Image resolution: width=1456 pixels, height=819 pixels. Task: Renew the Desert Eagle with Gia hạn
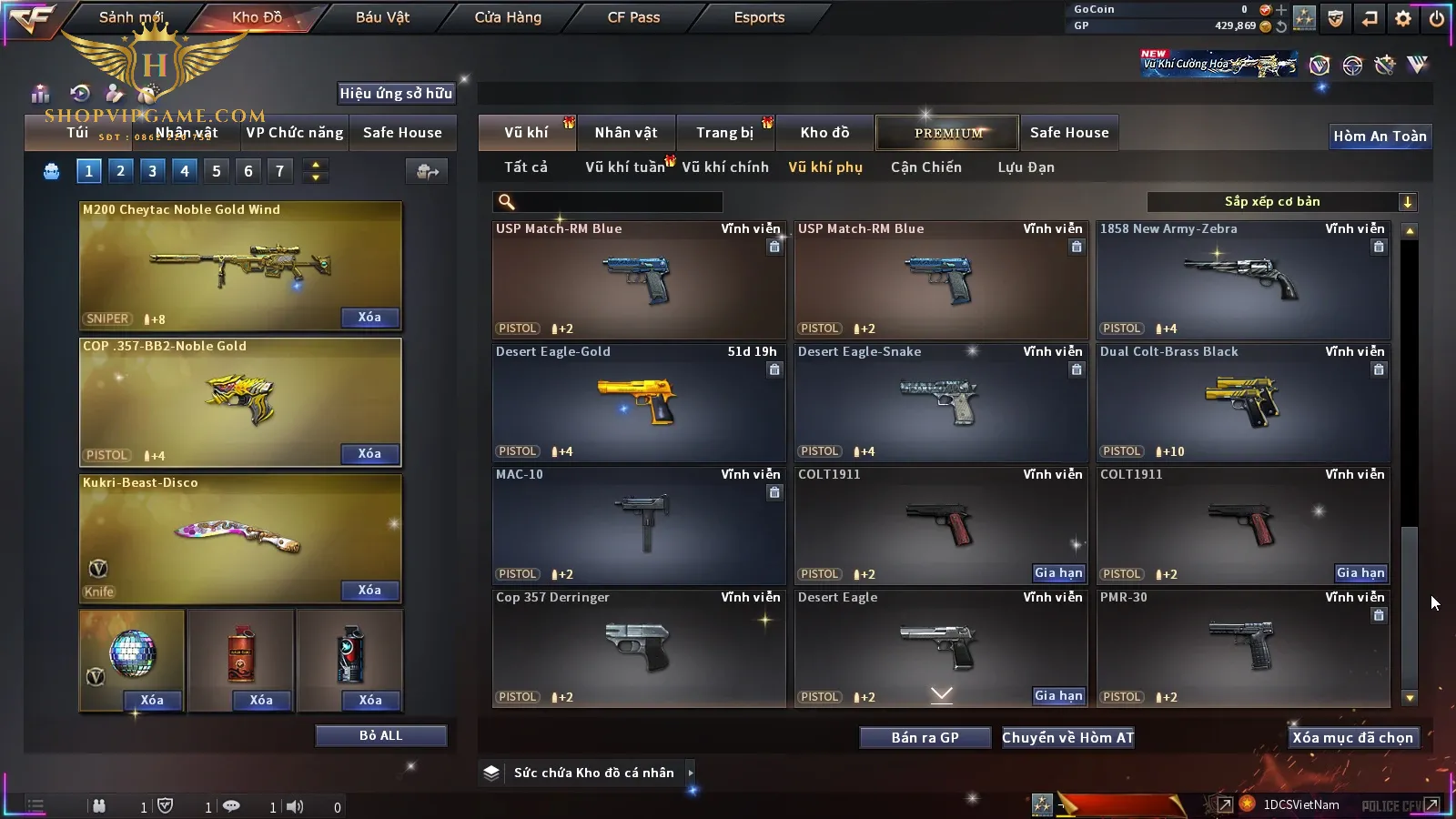tap(1058, 696)
